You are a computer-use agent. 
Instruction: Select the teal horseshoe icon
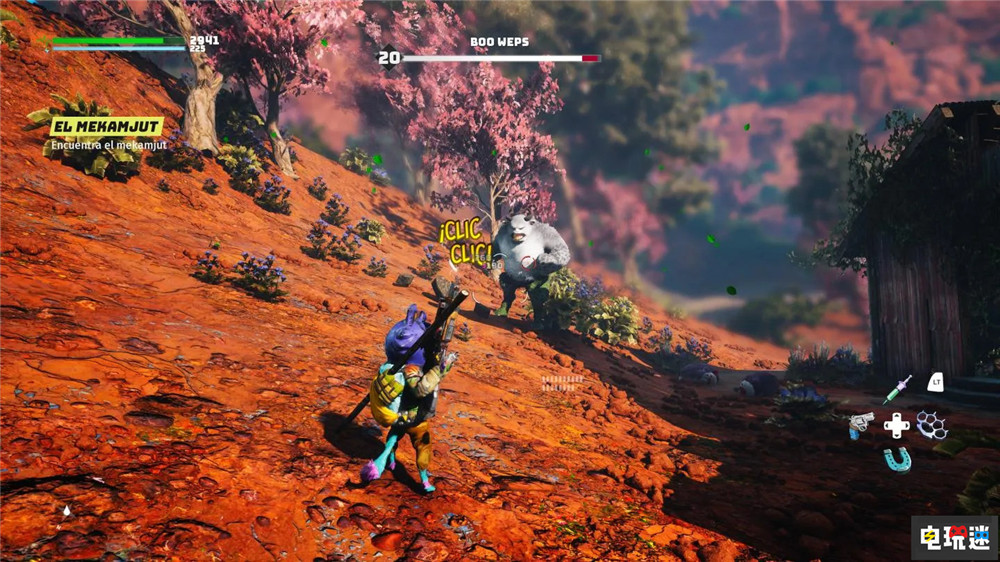click(x=897, y=459)
